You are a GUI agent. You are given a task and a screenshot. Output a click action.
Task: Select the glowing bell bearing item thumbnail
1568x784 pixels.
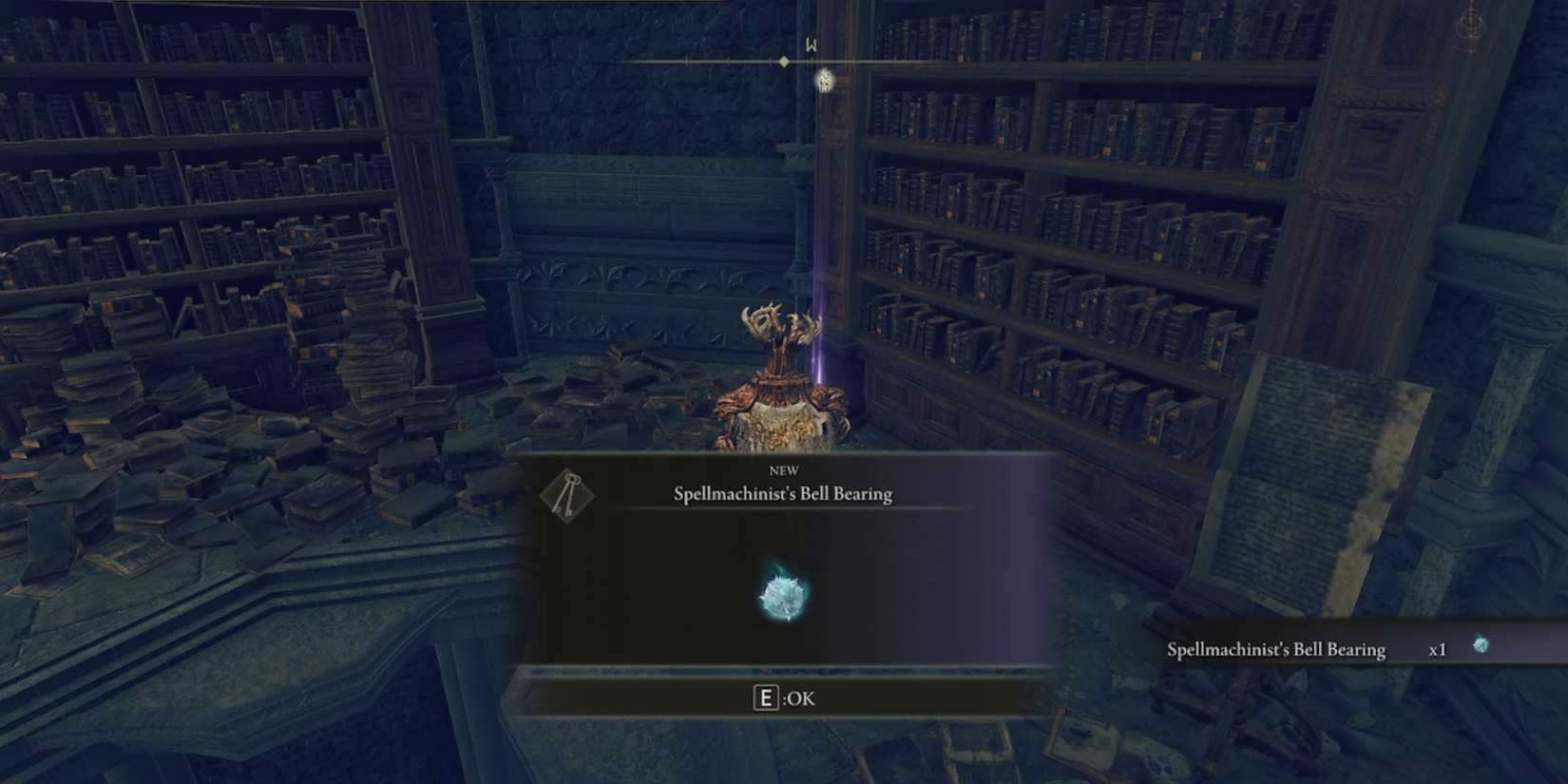coord(779,593)
